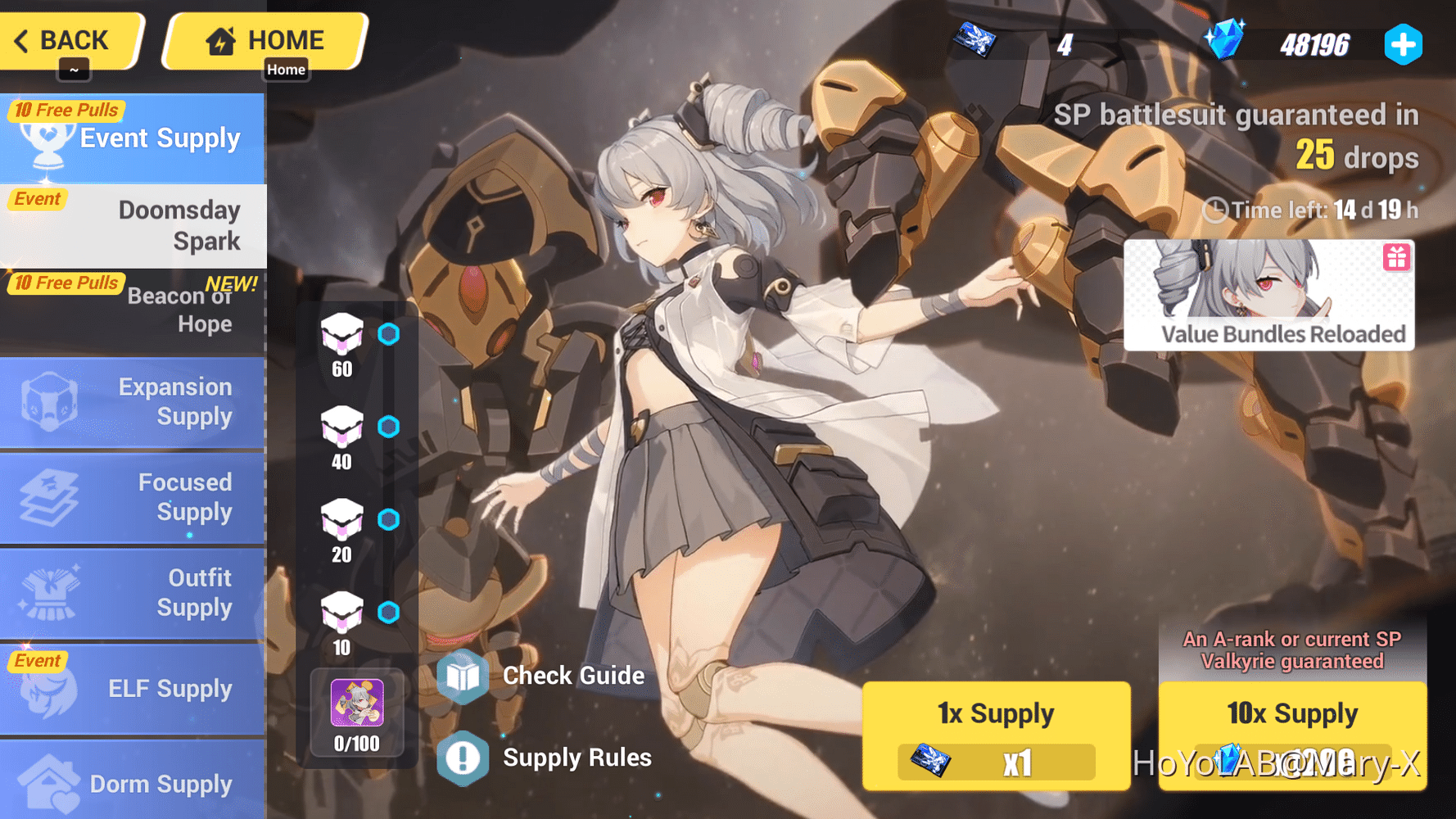Tap the 20-pull chest indicator dot
The image size is (1456, 819).
[x=390, y=519]
